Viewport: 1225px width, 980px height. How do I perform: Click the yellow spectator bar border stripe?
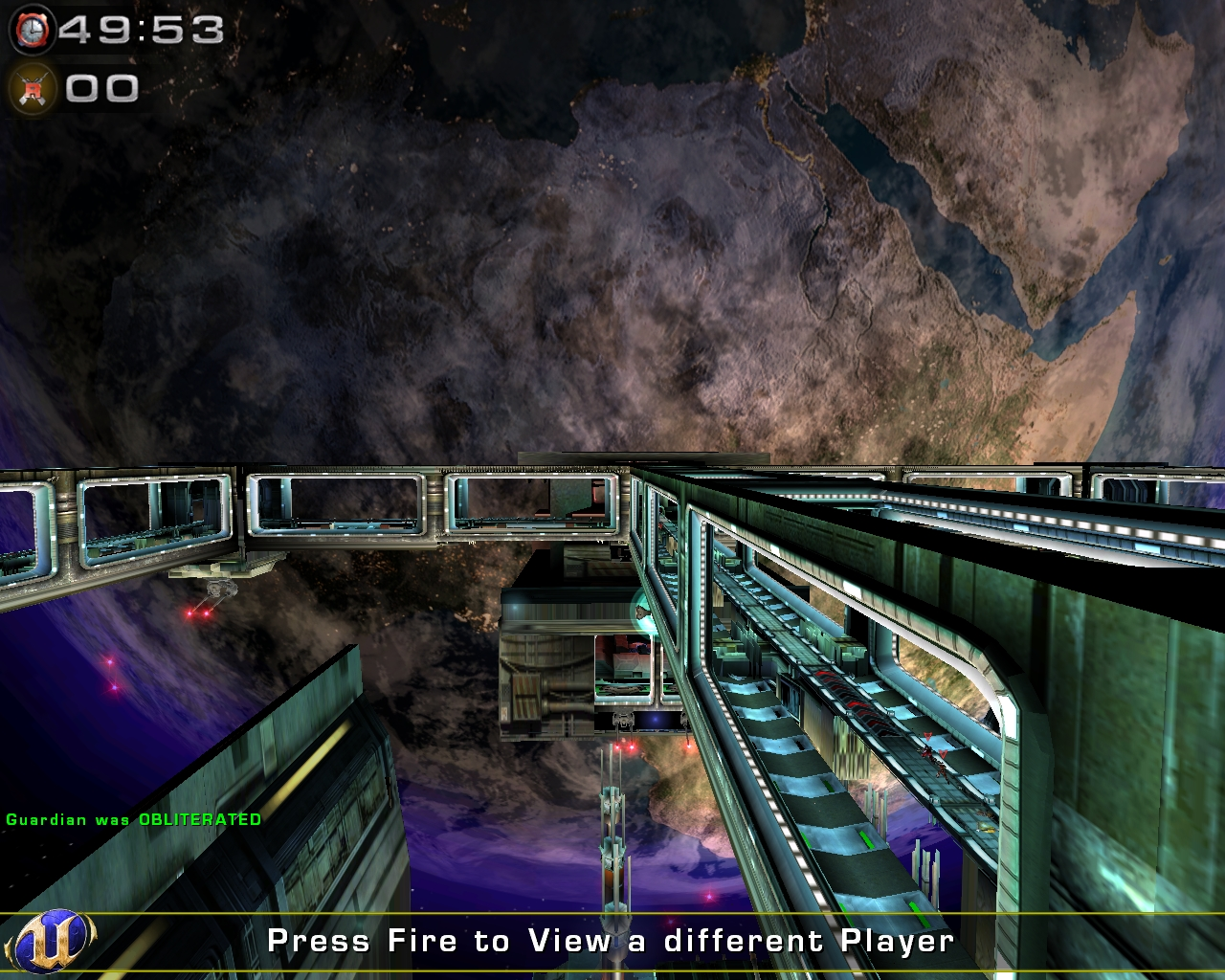click(x=612, y=916)
